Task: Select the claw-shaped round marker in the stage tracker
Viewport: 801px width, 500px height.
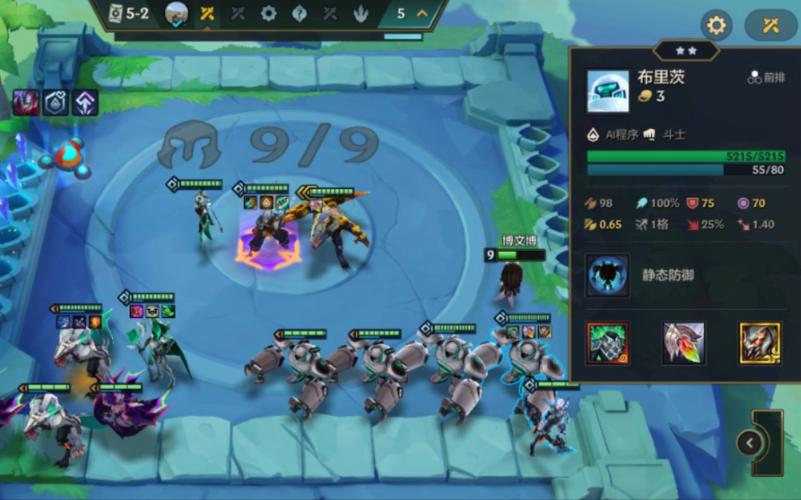Action: point(360,13)
